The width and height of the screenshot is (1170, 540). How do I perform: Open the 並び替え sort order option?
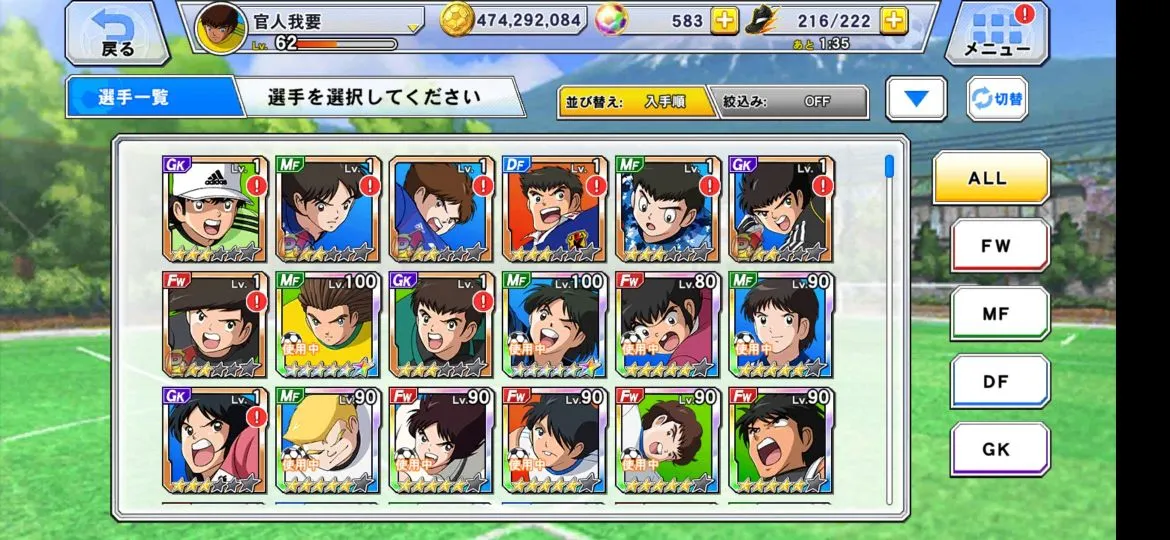(636, 101)
